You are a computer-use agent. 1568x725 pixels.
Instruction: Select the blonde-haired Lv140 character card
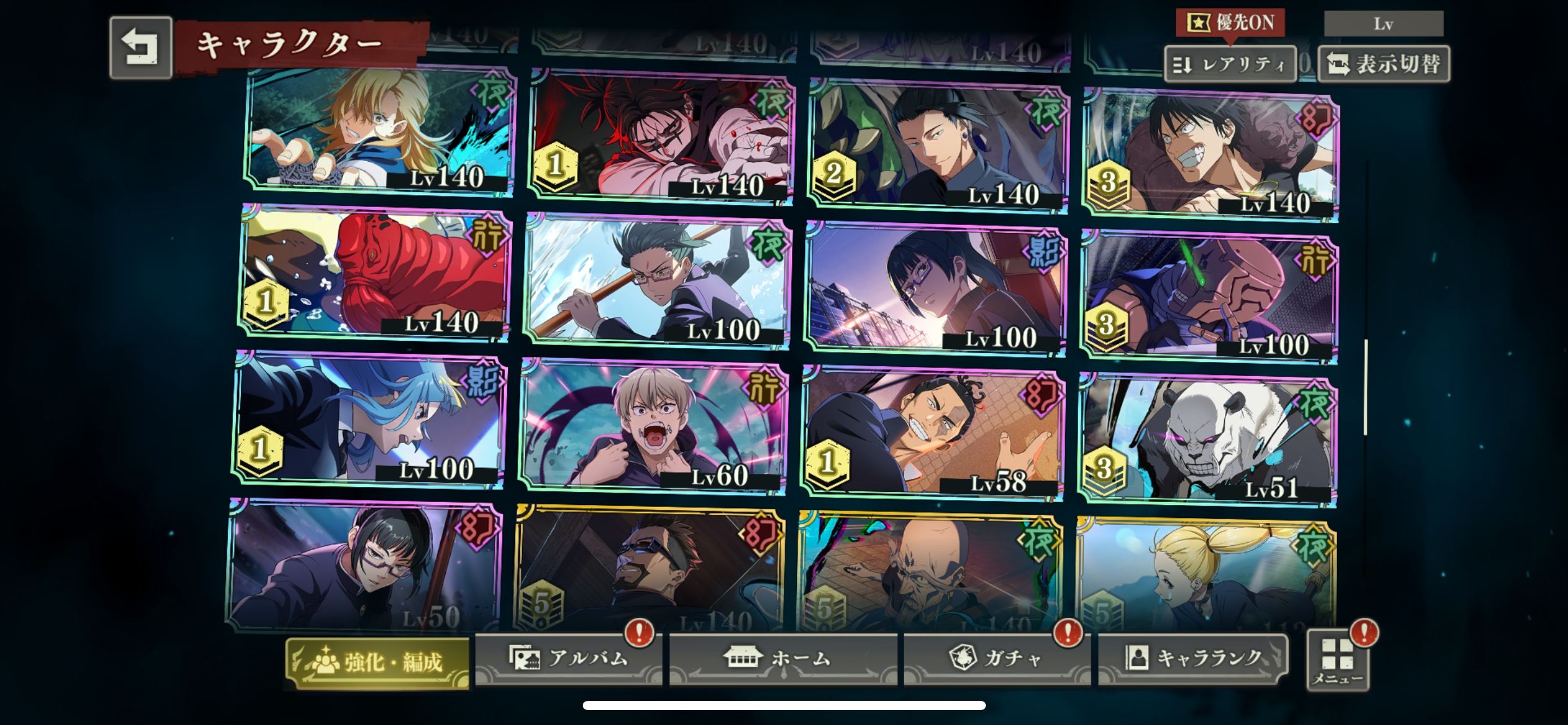coord(379,131)
